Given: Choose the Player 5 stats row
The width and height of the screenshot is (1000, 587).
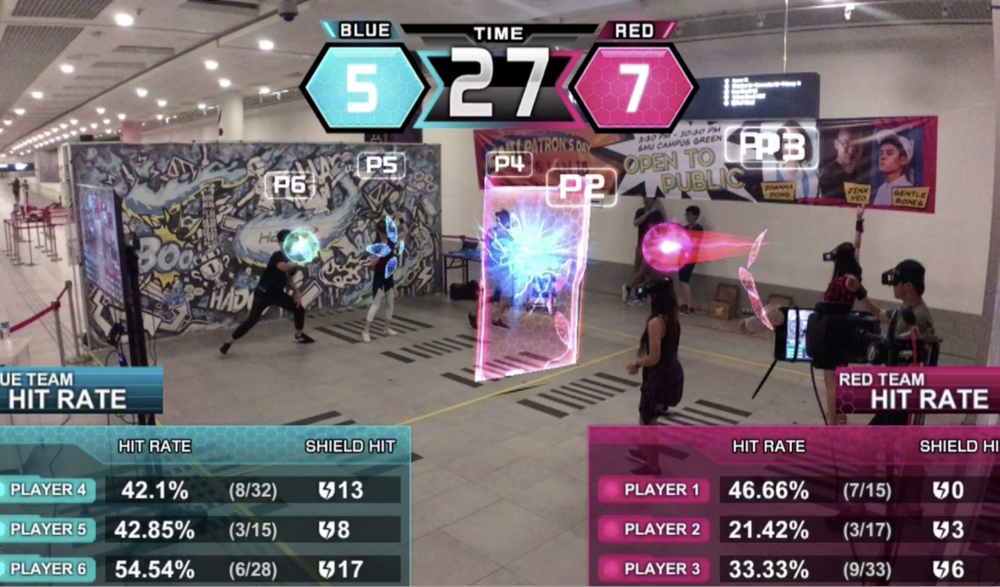Looking at the screenshot, I should pyautogui.click(x=200, y=529).
